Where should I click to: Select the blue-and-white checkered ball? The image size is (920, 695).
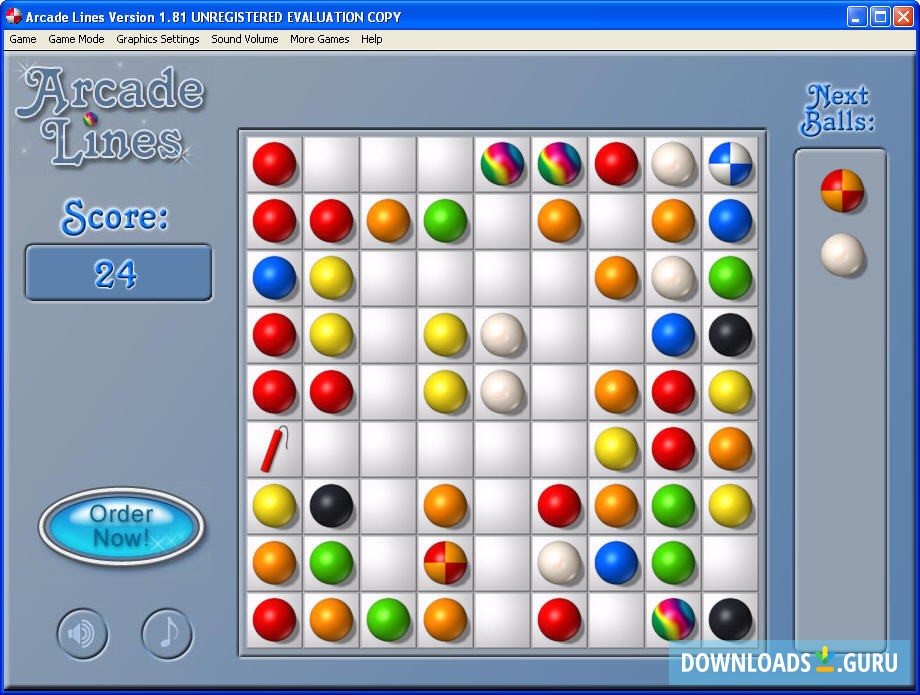tap(730, 164)
